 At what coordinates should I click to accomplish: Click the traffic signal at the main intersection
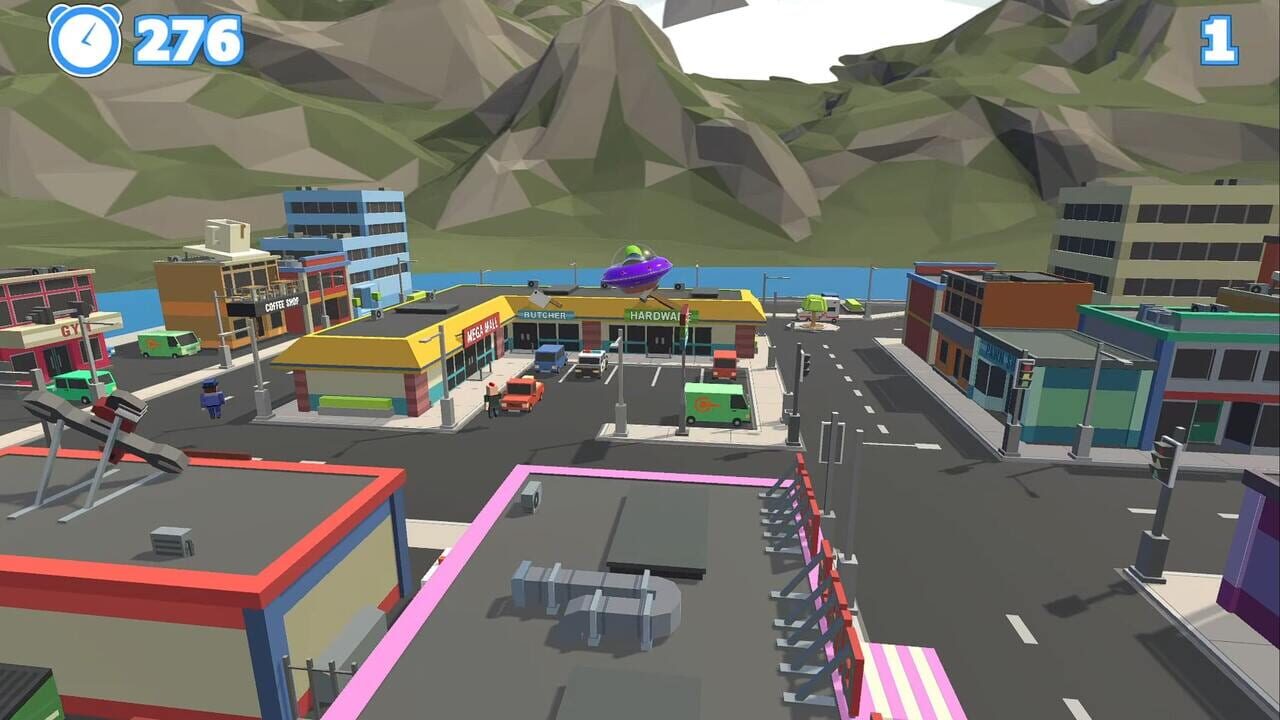[805, 364]
